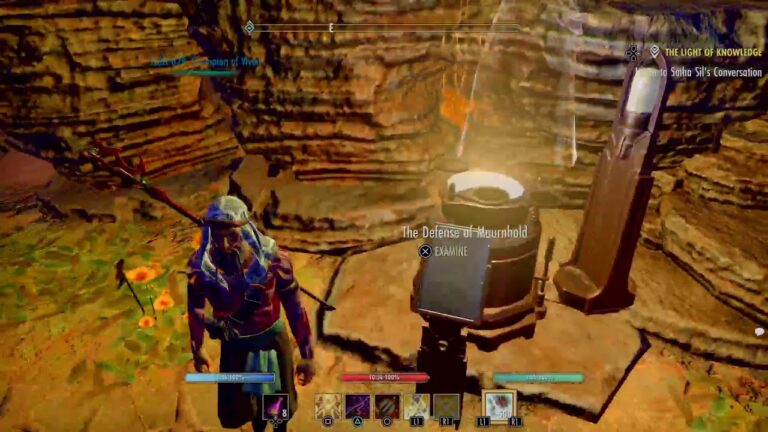Activate the purple lightning ability icon
Viewport: 768px width, 432px height.
click(x=358, y=406)
